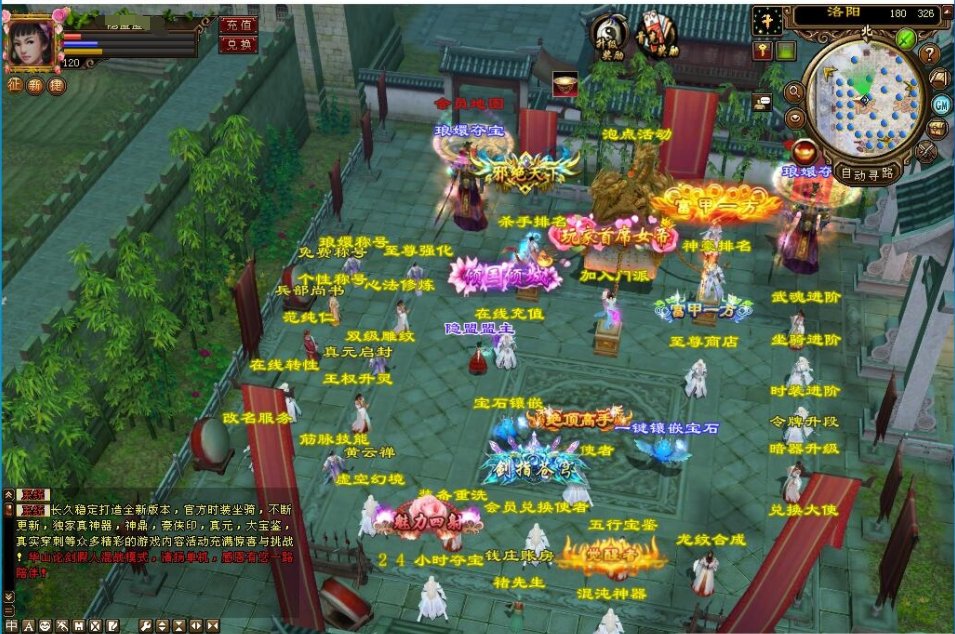Toggle the green sword button on minimap

(905, 39)
